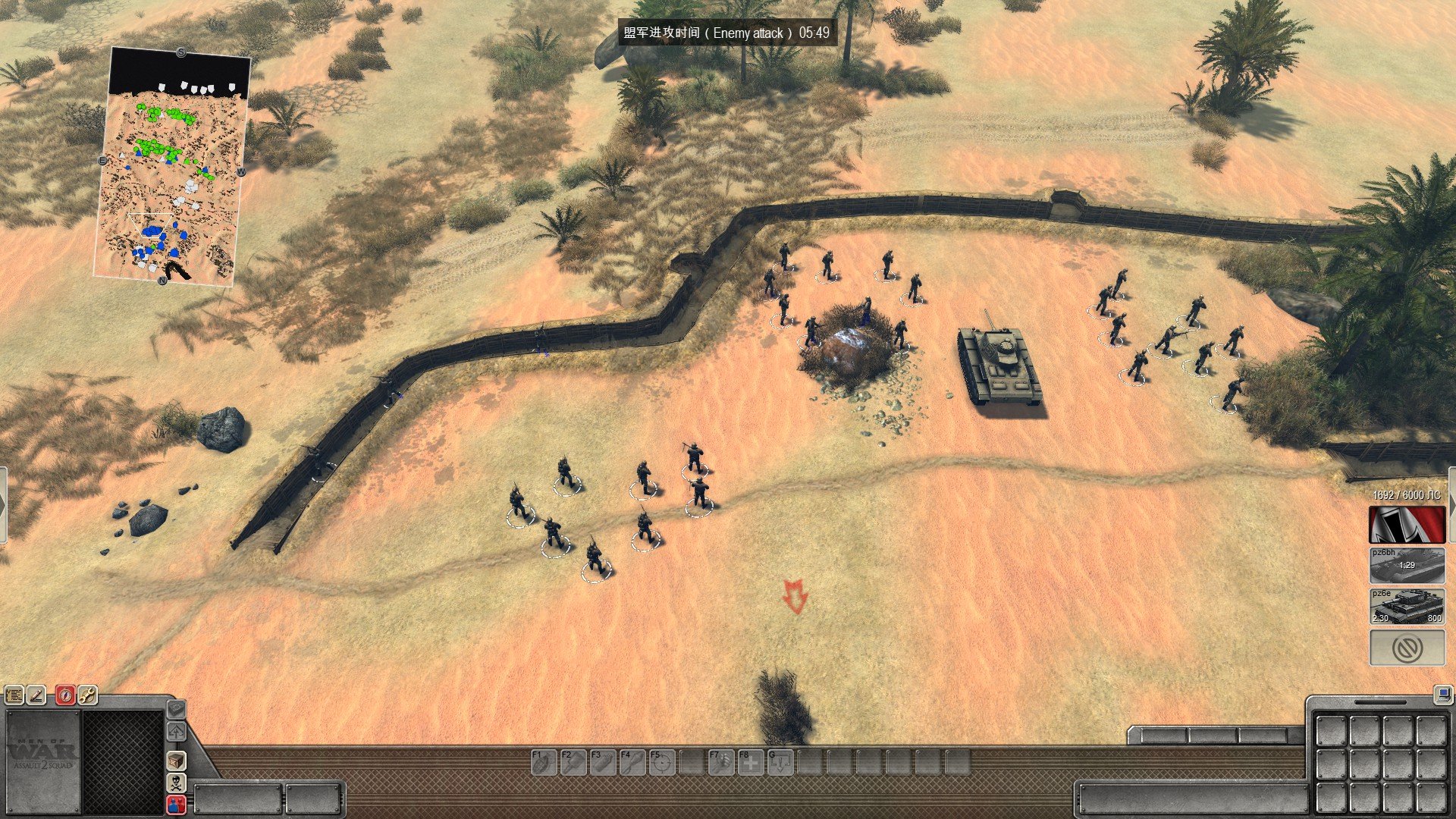Select the pencil drawing tool icon

pyautogui.click(x=36, y=694)
